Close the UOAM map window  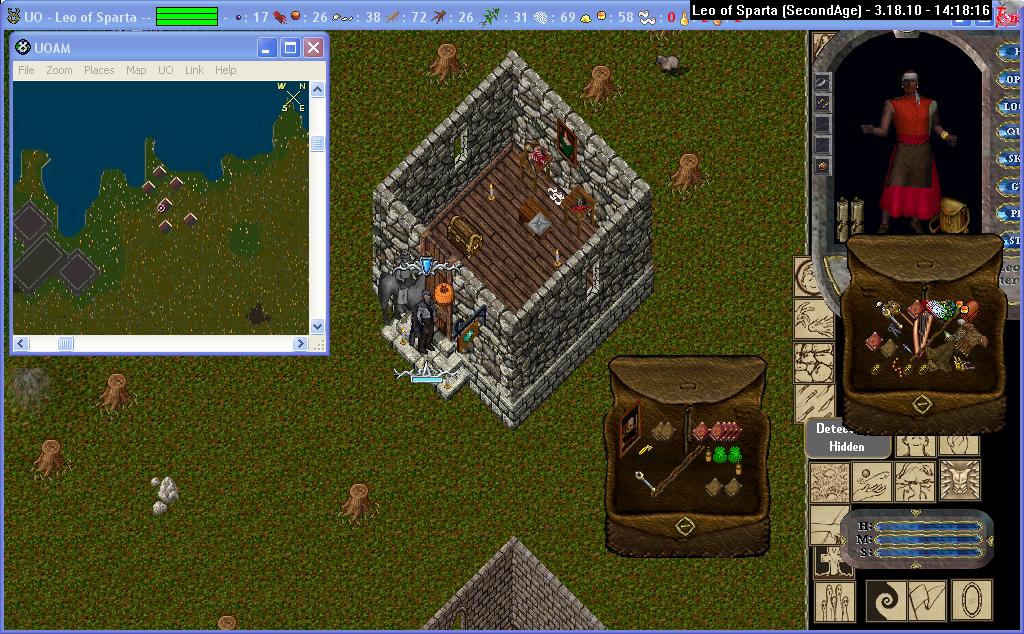tap(313, 48)
